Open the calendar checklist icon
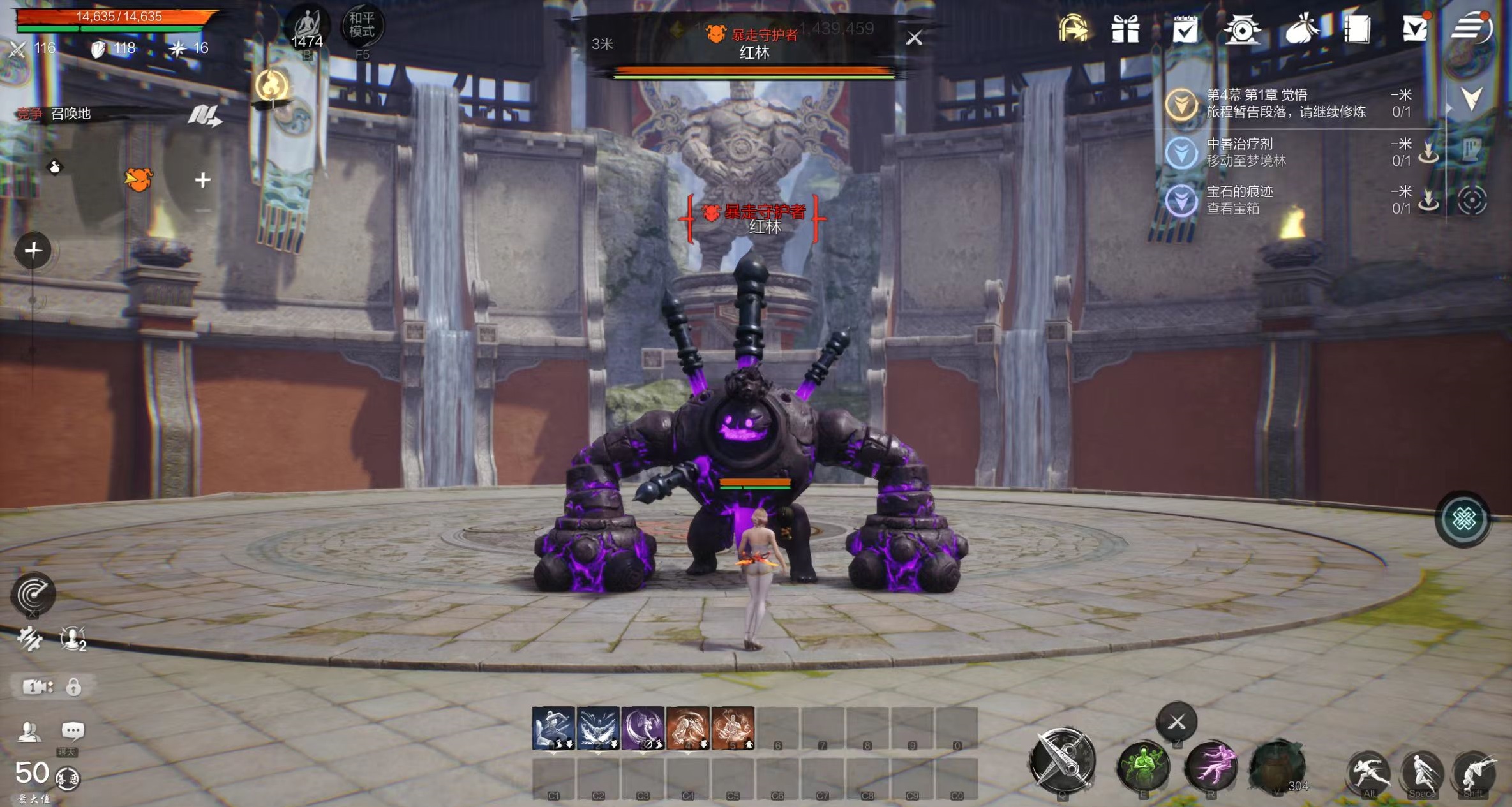Viewport: 1512px width, 807px height. click(1185, 29)
